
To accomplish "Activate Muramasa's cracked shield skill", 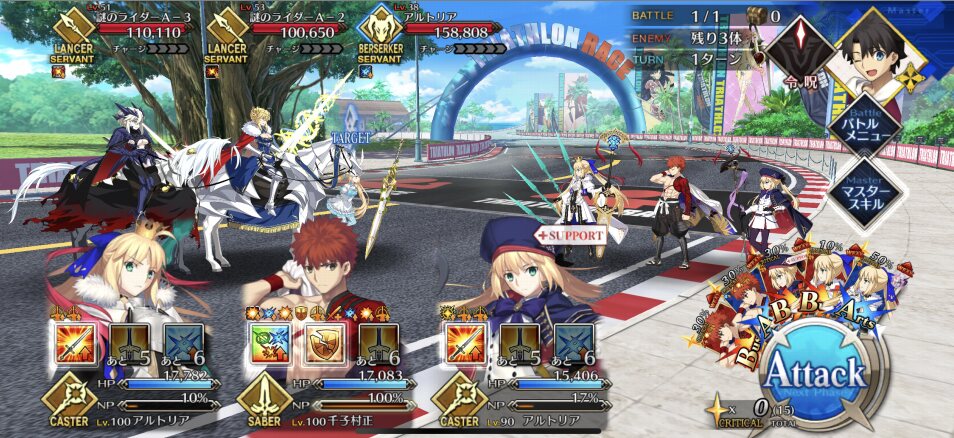I will point(322,342).
